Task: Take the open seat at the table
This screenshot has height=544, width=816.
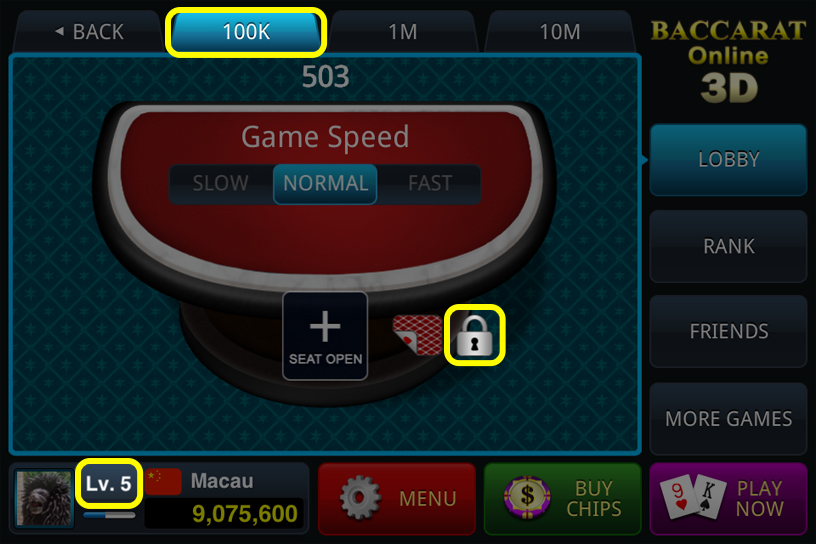Action: (325, 336)
